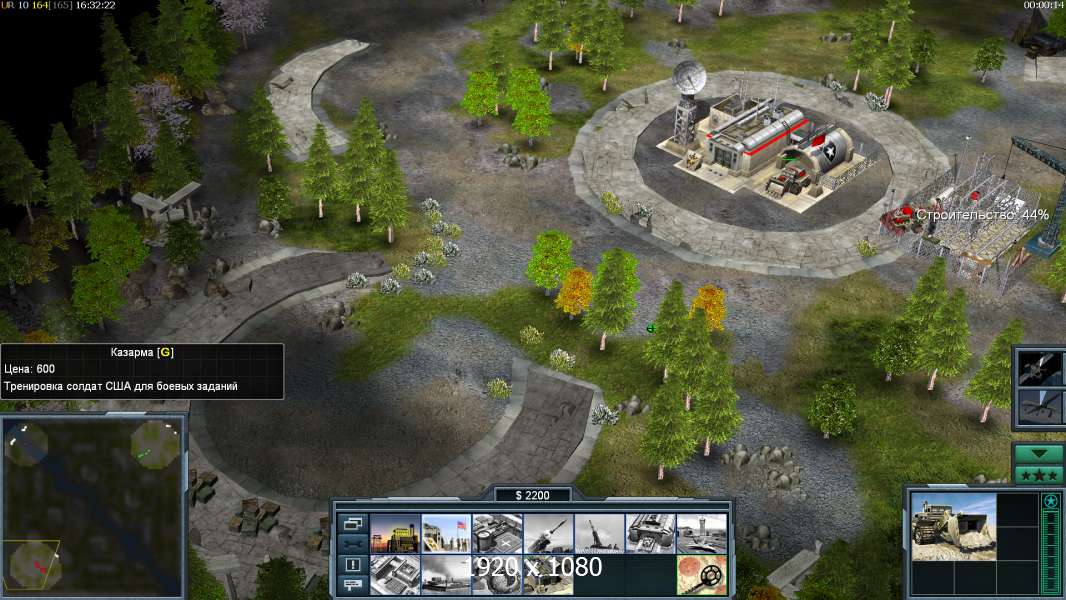Build the Barracks with the flag icon
The image size is (1066, 600).
click(x=446, y=534)
